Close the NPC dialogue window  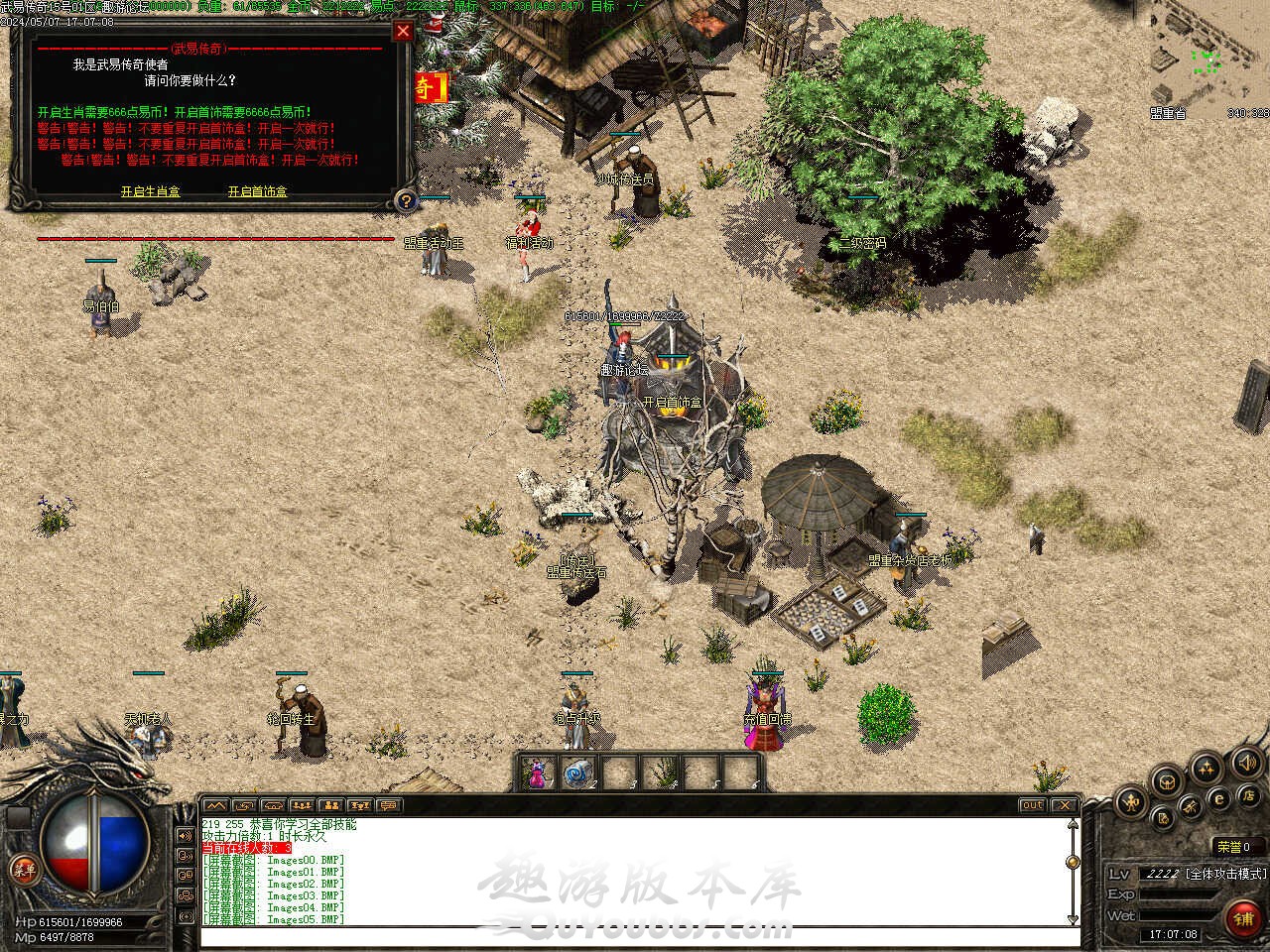(x=403, y=31)
